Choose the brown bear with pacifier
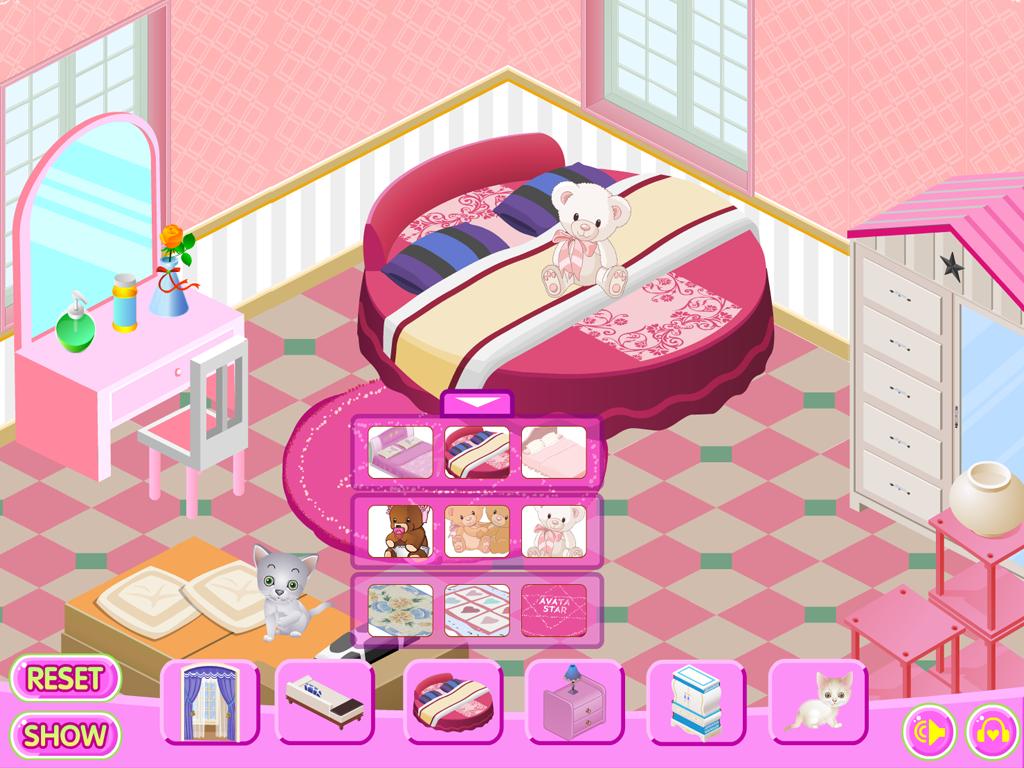Image resolution: width=1024 pixels, height=768 pixels. tap(400, 530)
